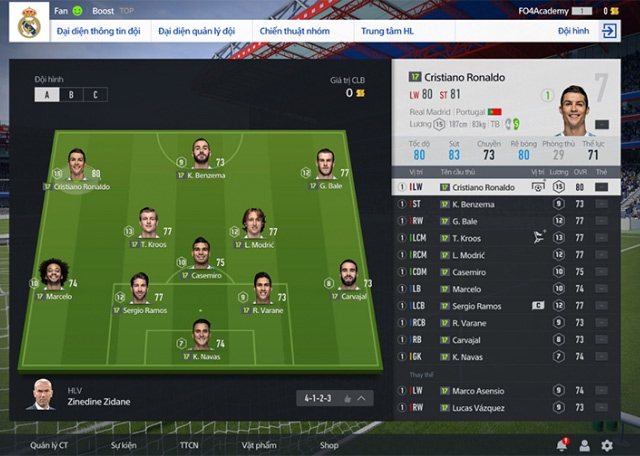
Task: Open Quản lý CT menu
Action: click(49, 445)
